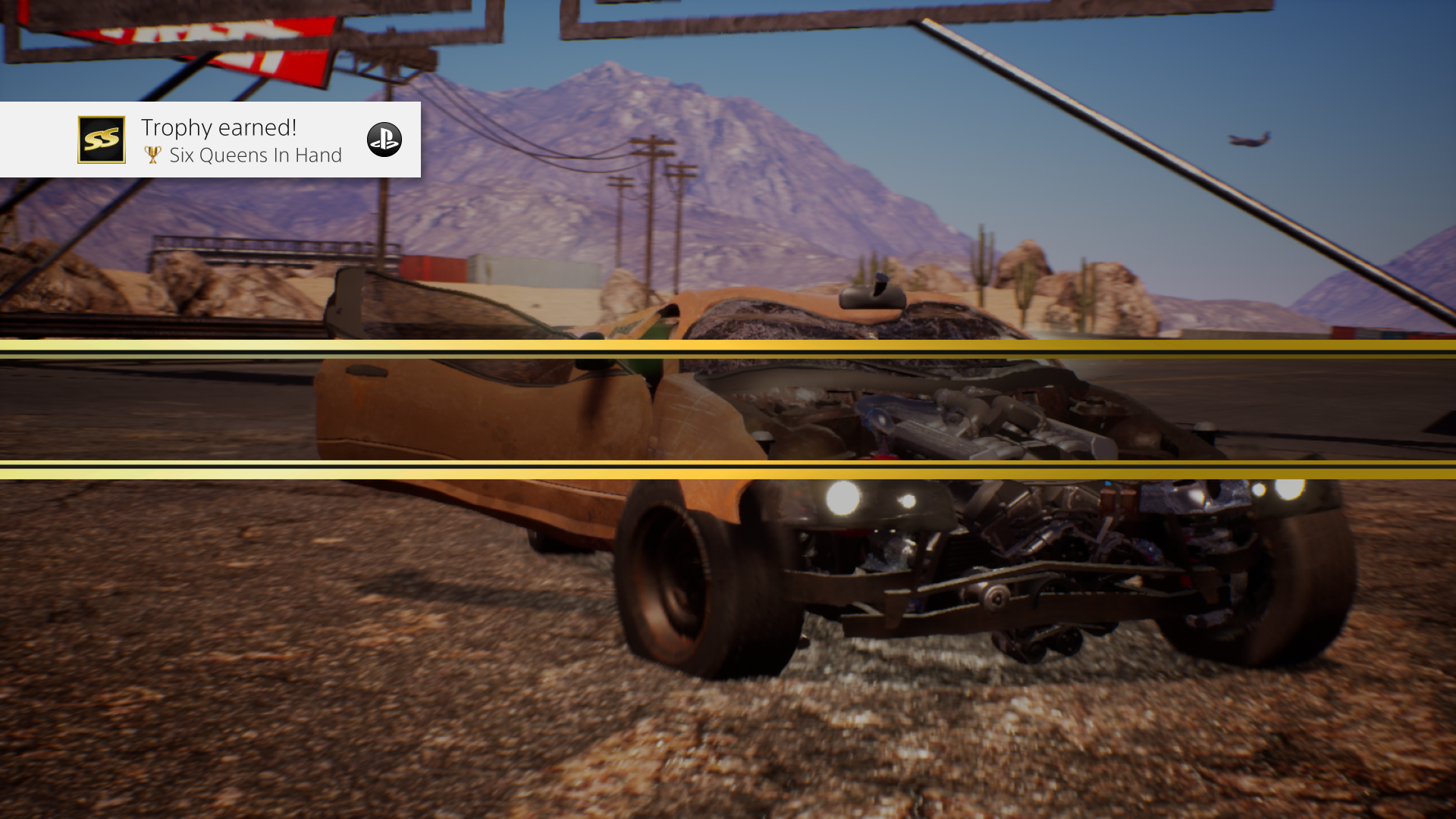This screenshot has height=819, width=1456.
Task: Click the gold trophy cup icon
Action: pos(152,155)
